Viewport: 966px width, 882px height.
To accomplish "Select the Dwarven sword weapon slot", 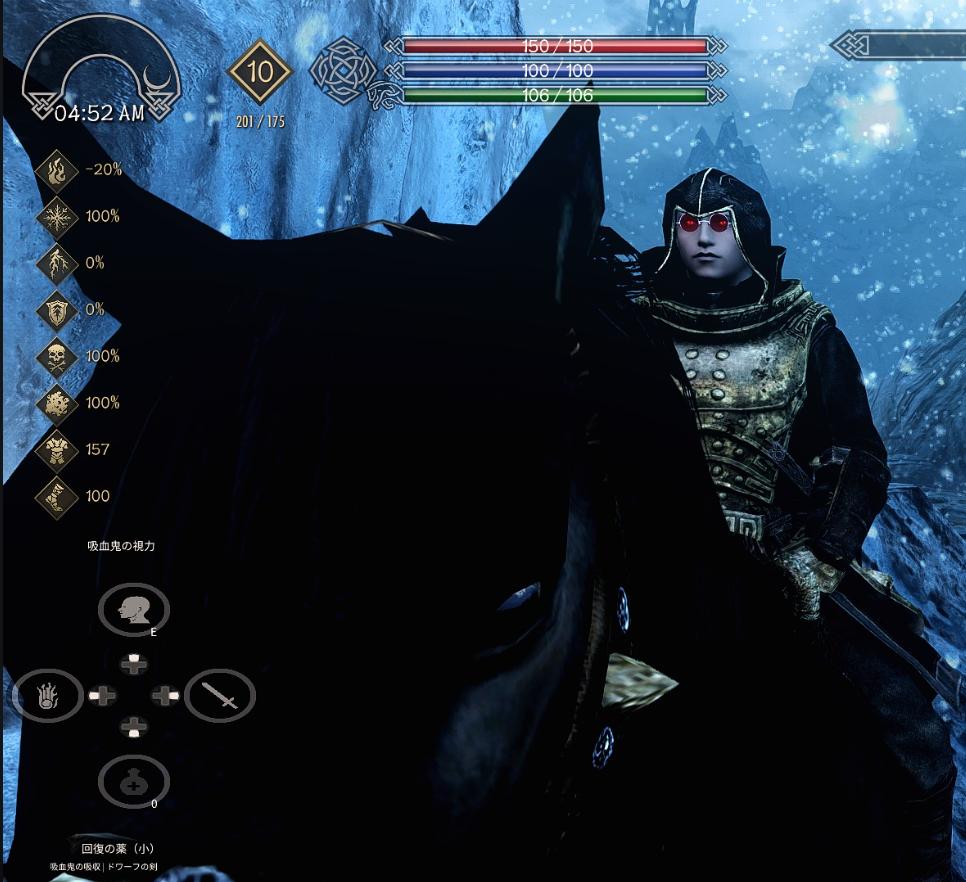I will tap(220, 695).
